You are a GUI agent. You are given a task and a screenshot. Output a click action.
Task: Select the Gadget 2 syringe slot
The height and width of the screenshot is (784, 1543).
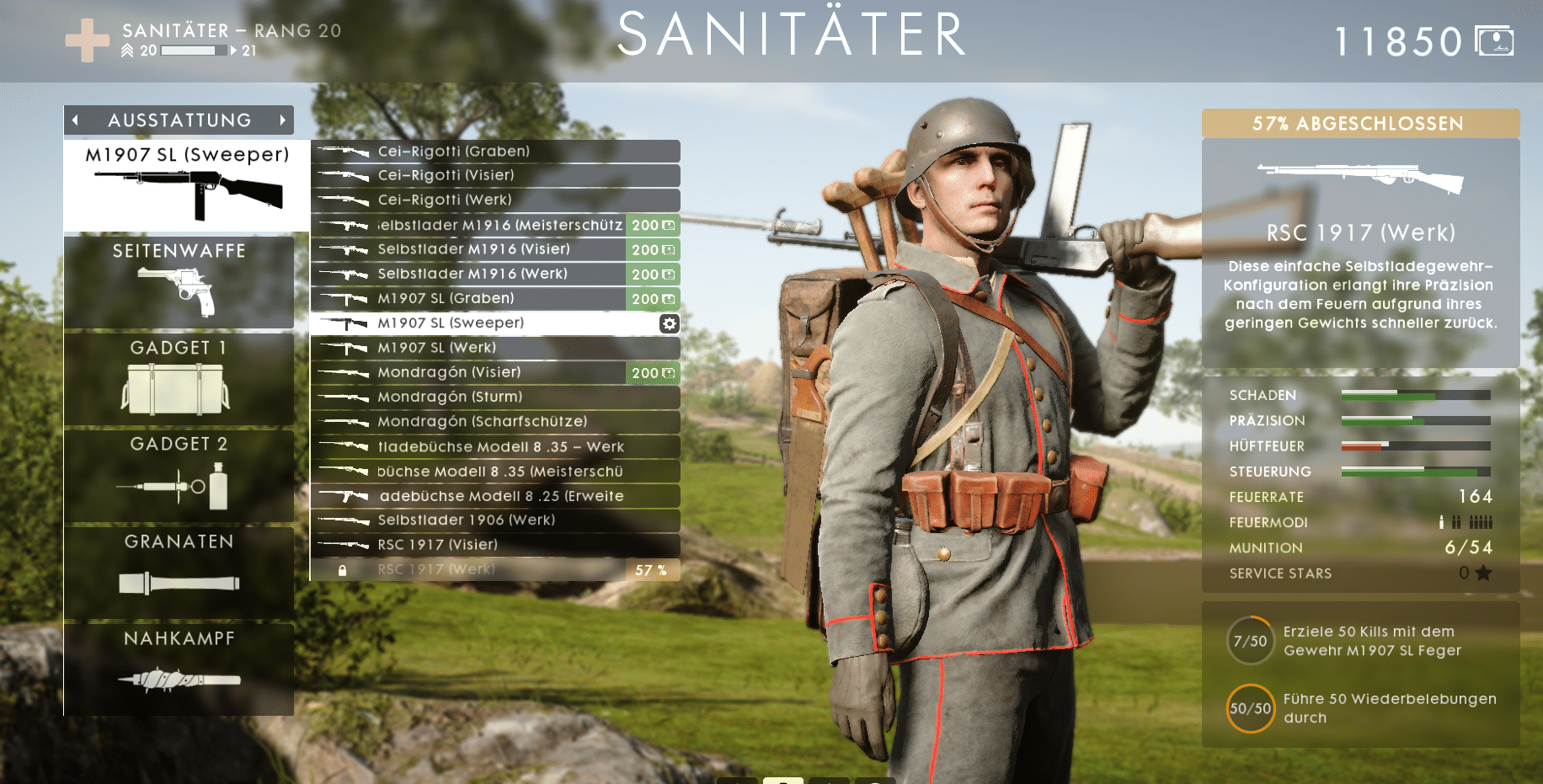179,476
